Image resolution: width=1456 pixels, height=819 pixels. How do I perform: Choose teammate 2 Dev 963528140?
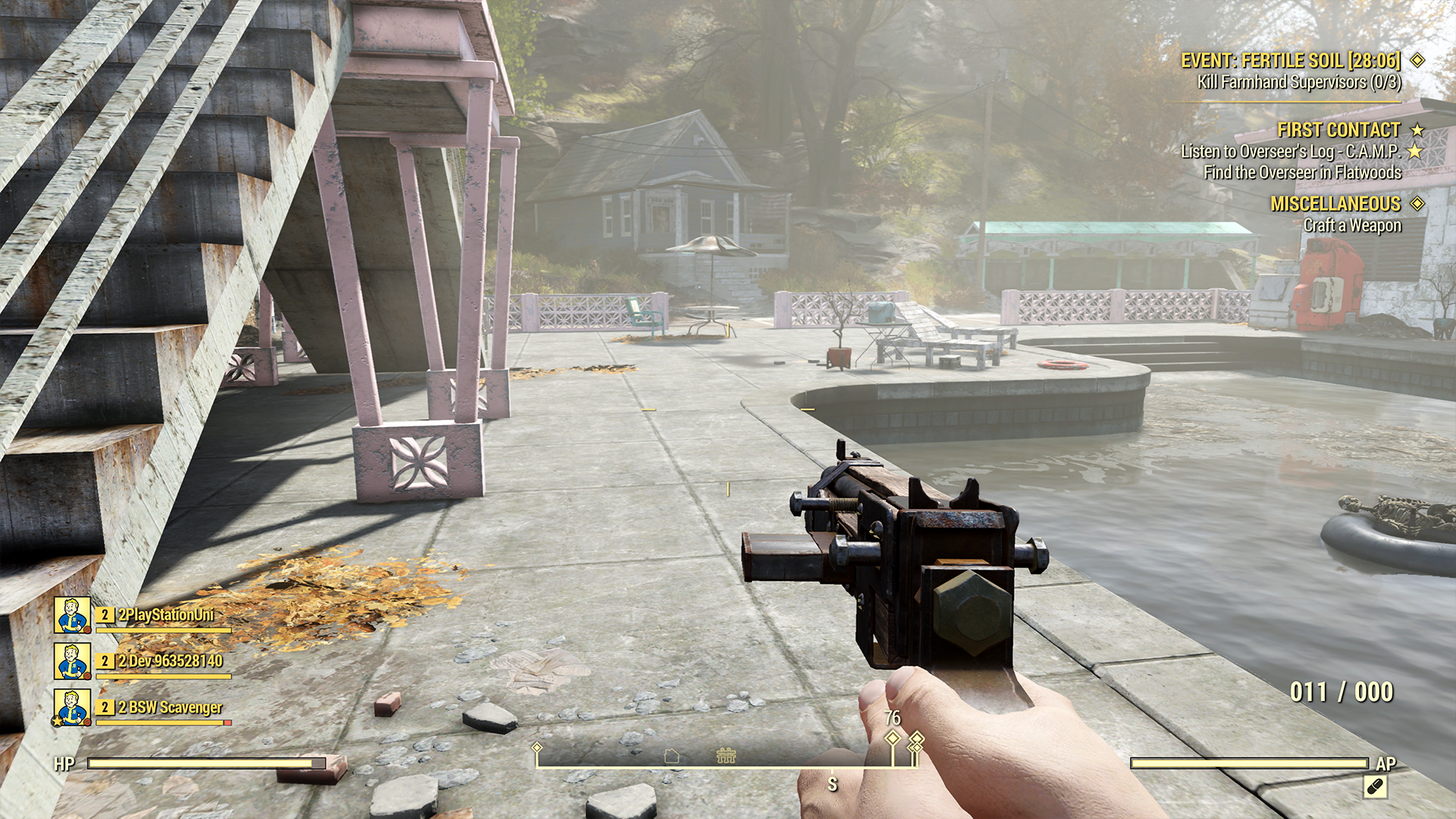pos(170,661)
